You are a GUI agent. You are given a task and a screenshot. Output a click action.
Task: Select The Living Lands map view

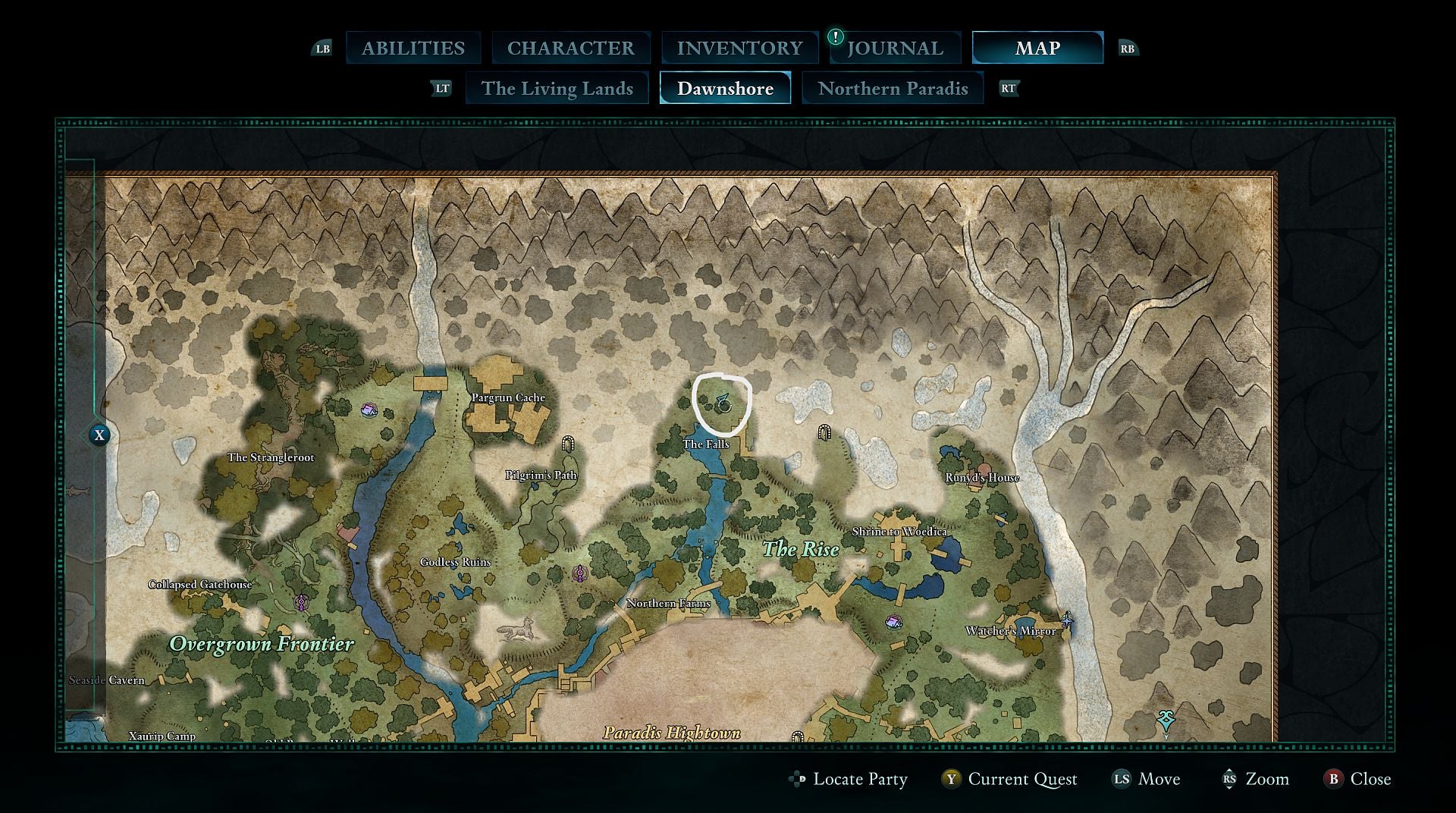(x=557, y=88)
